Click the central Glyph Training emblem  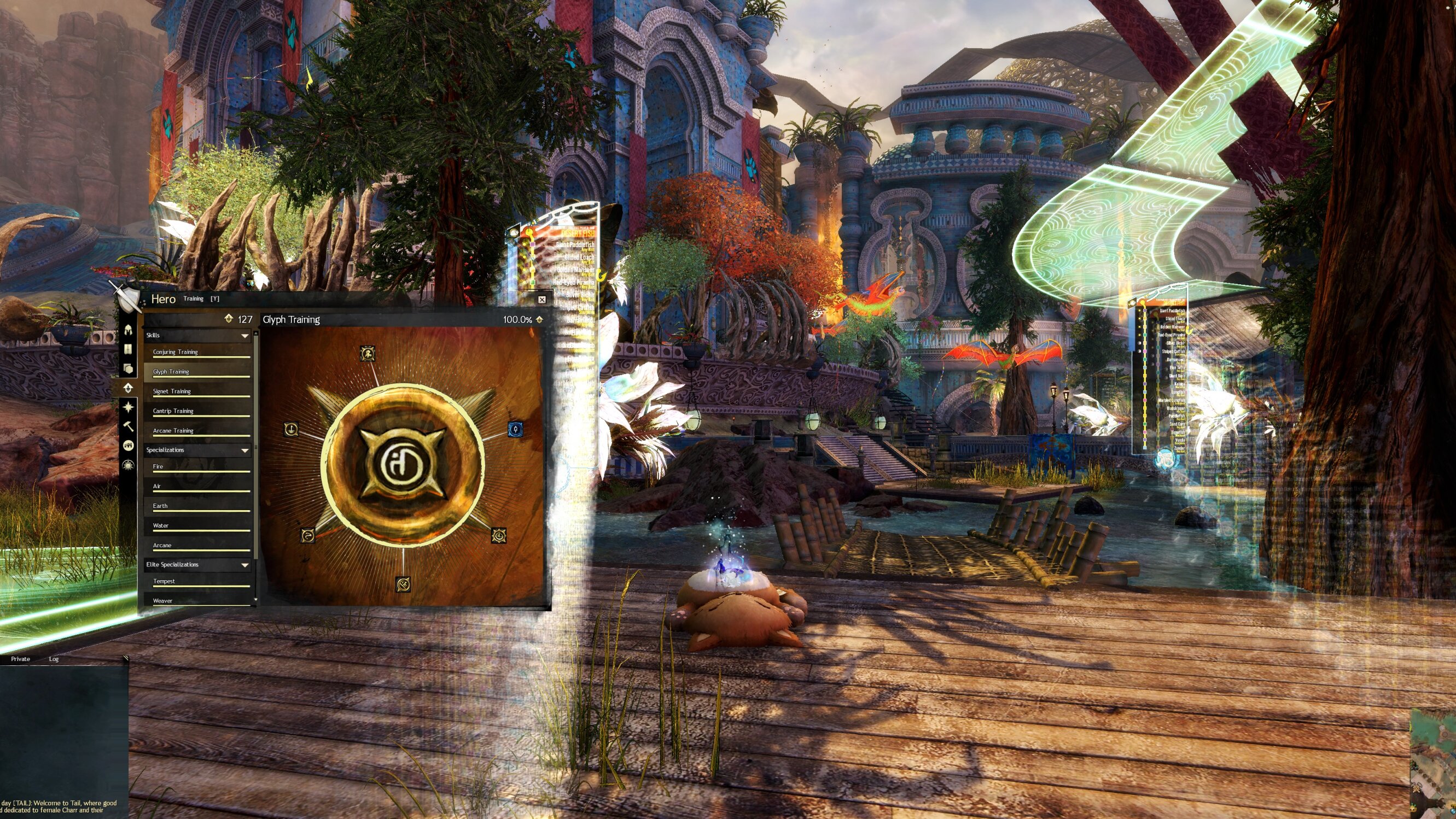coord(403,464)
